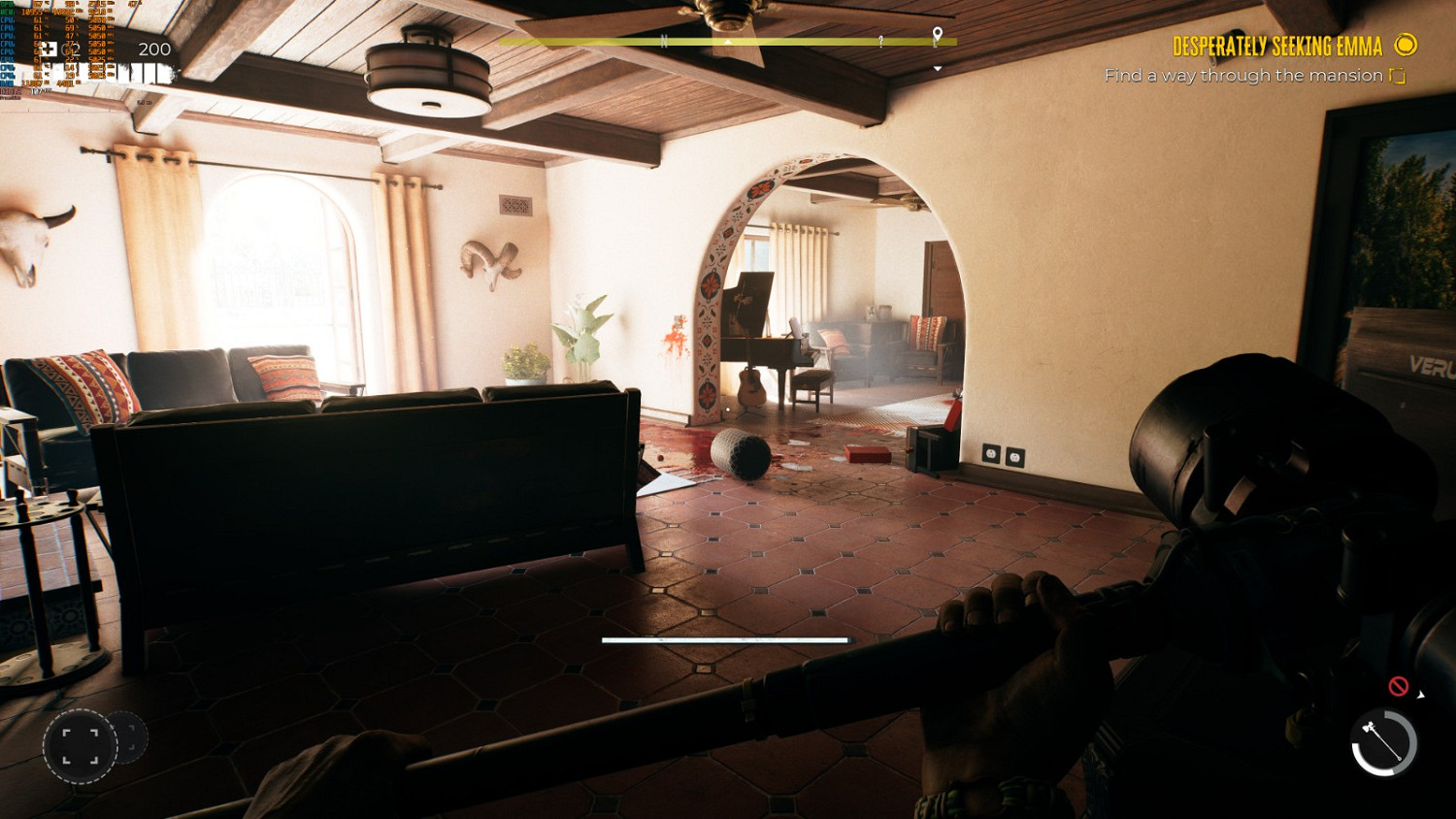
Task: Expand the small arrow below the compass bar
Action: [936, 67]
